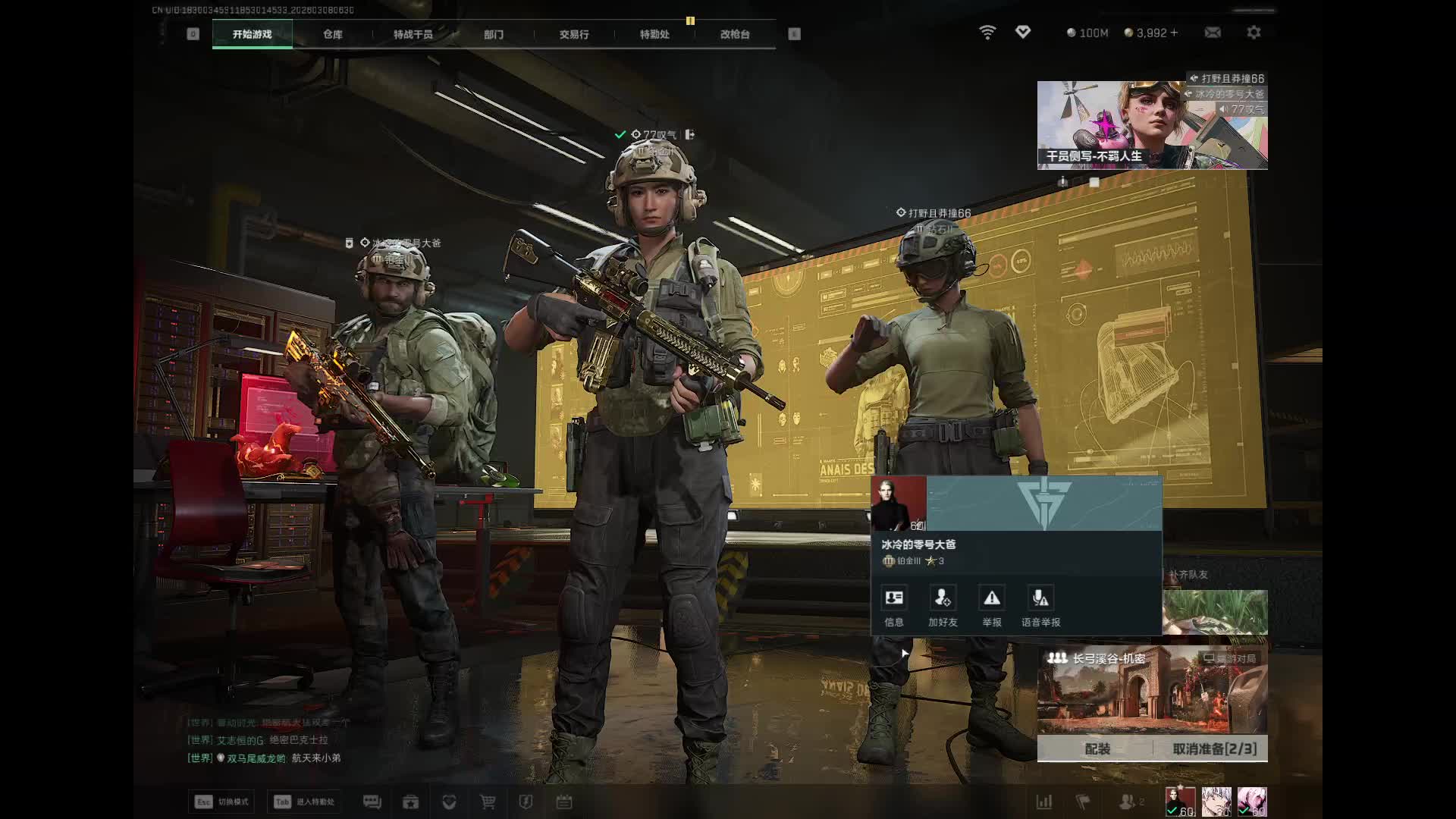1456x819 pixels.
Task: Open the gear settings icon
Action: [x=1254, y=33]
